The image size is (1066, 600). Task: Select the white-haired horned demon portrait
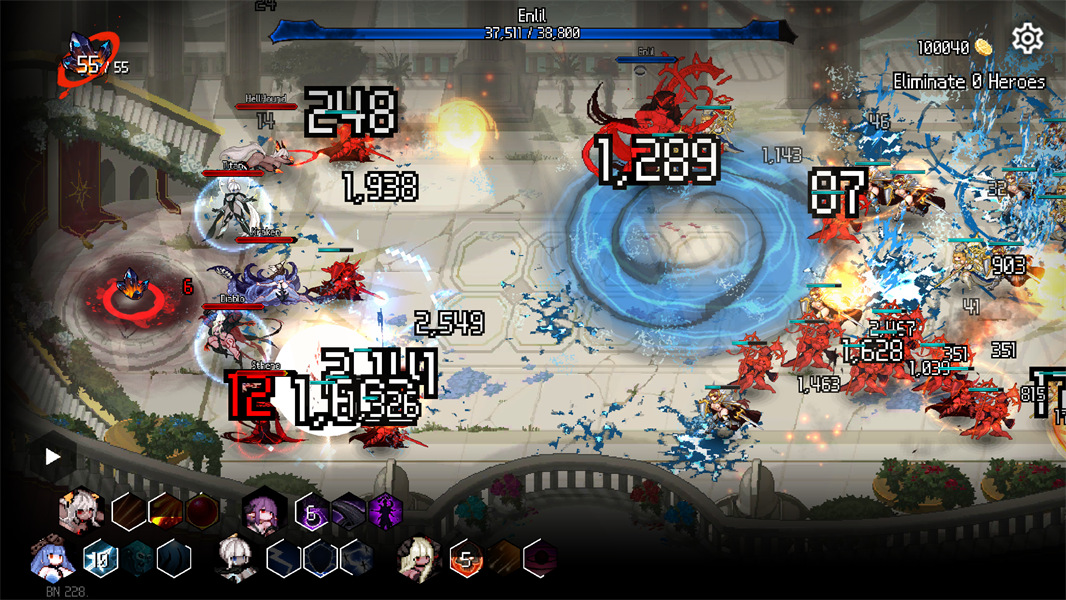click(81, 512)
